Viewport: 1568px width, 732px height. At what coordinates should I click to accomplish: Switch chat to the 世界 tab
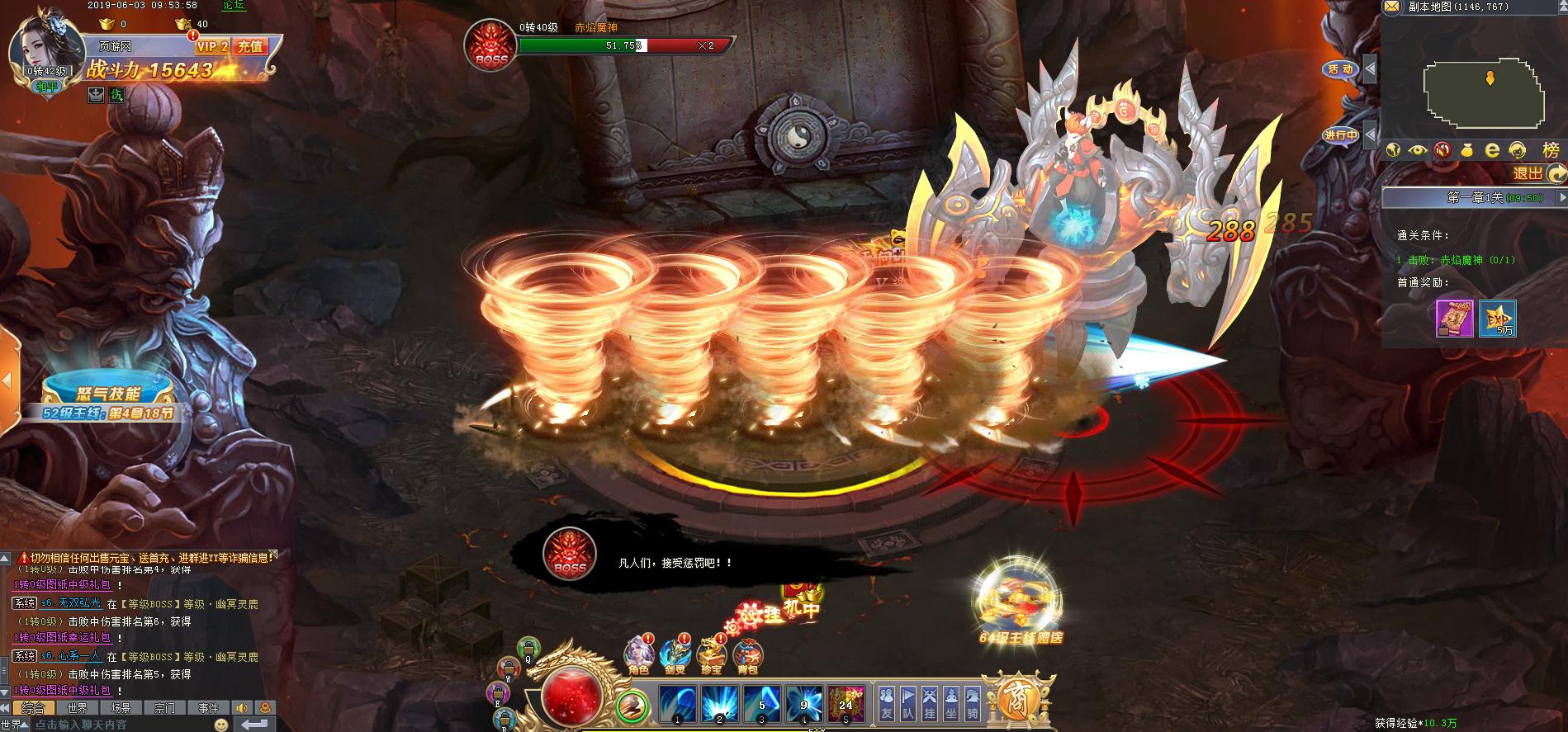pos(78,708)
